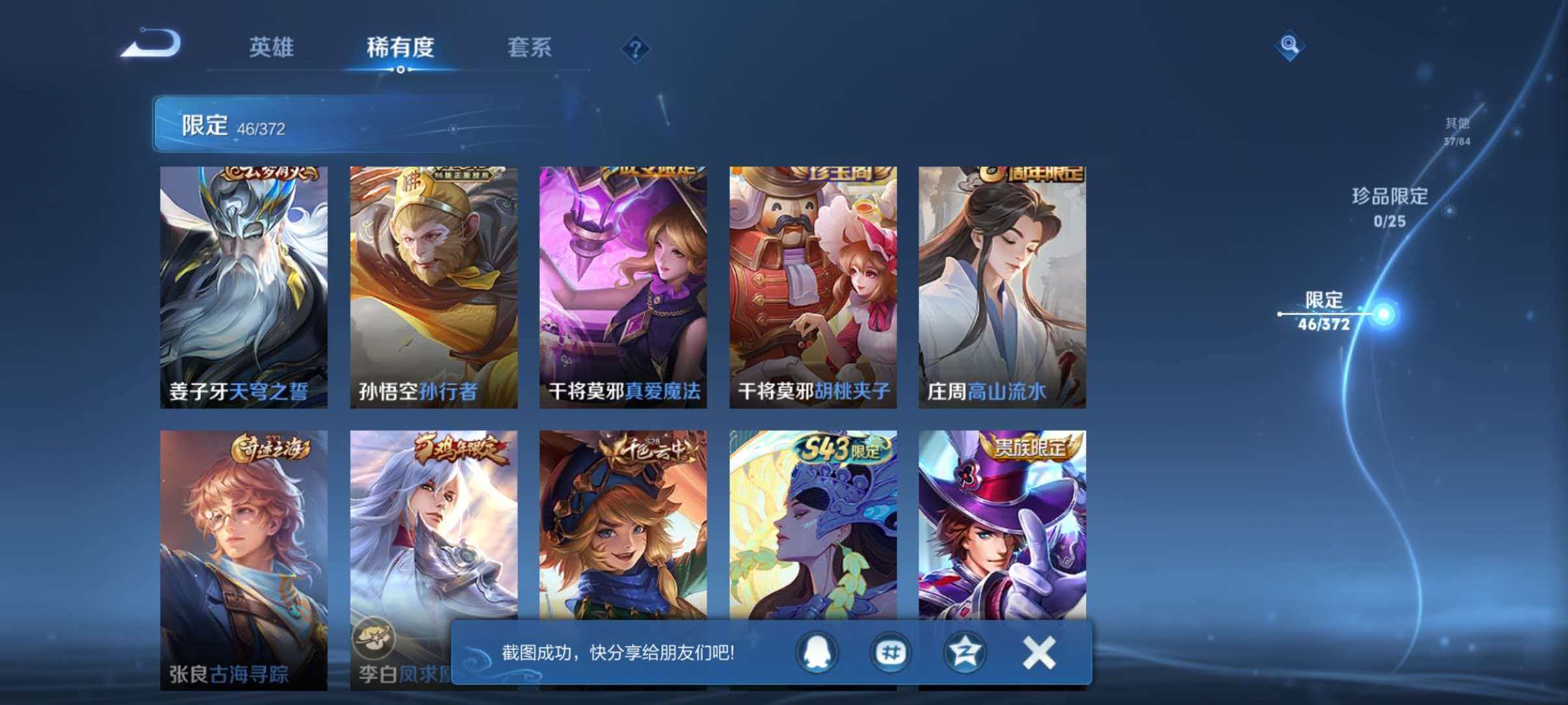Select the 其他 37/84 entry on right edge
Image resolution: width=1568 pixels, height=705 pixels.
pos(1459,130)
